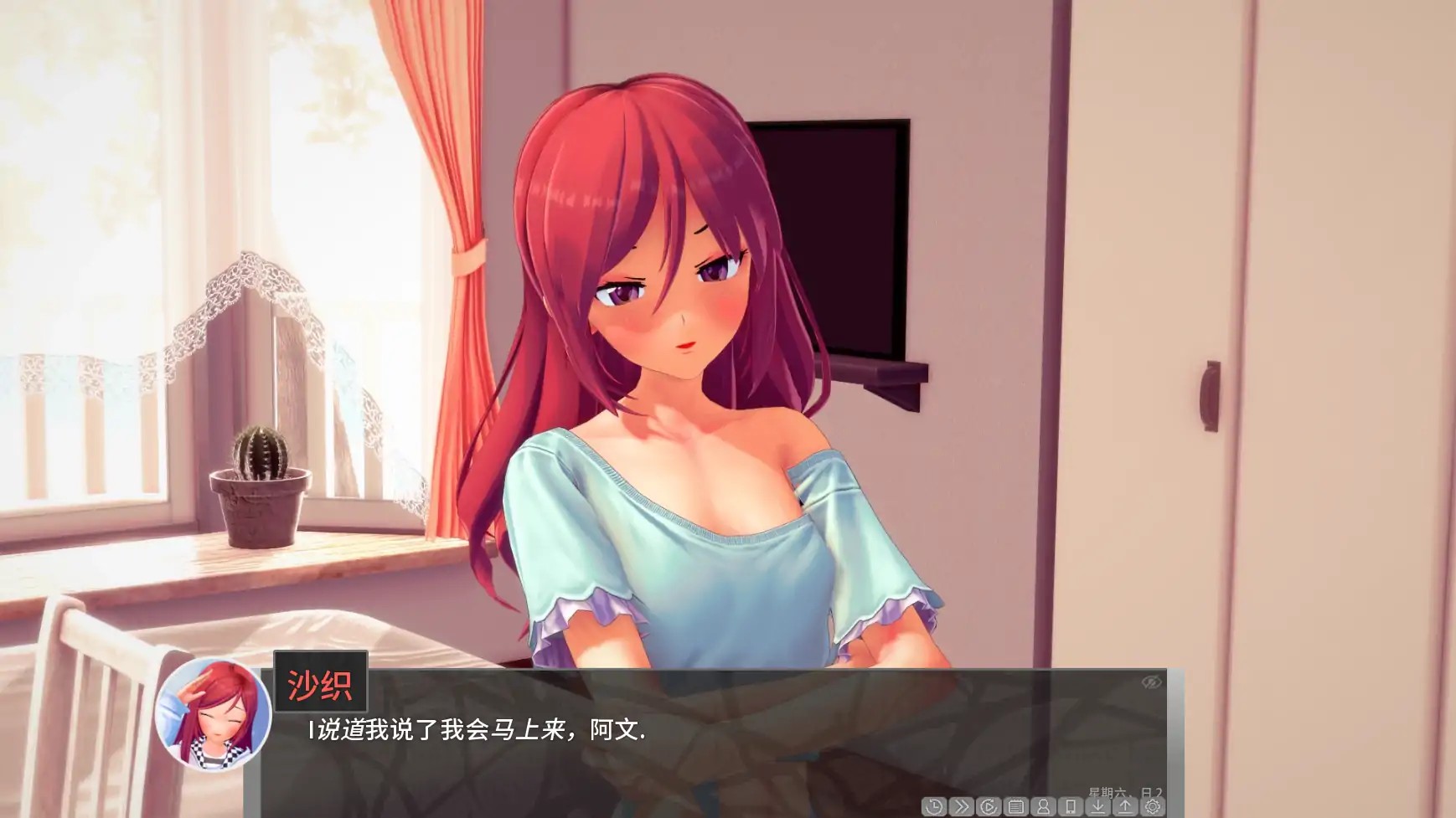Viewport: 1456px width, 818px height.
Task: Save the game with the down-arrow icon
Action: 1098,805
